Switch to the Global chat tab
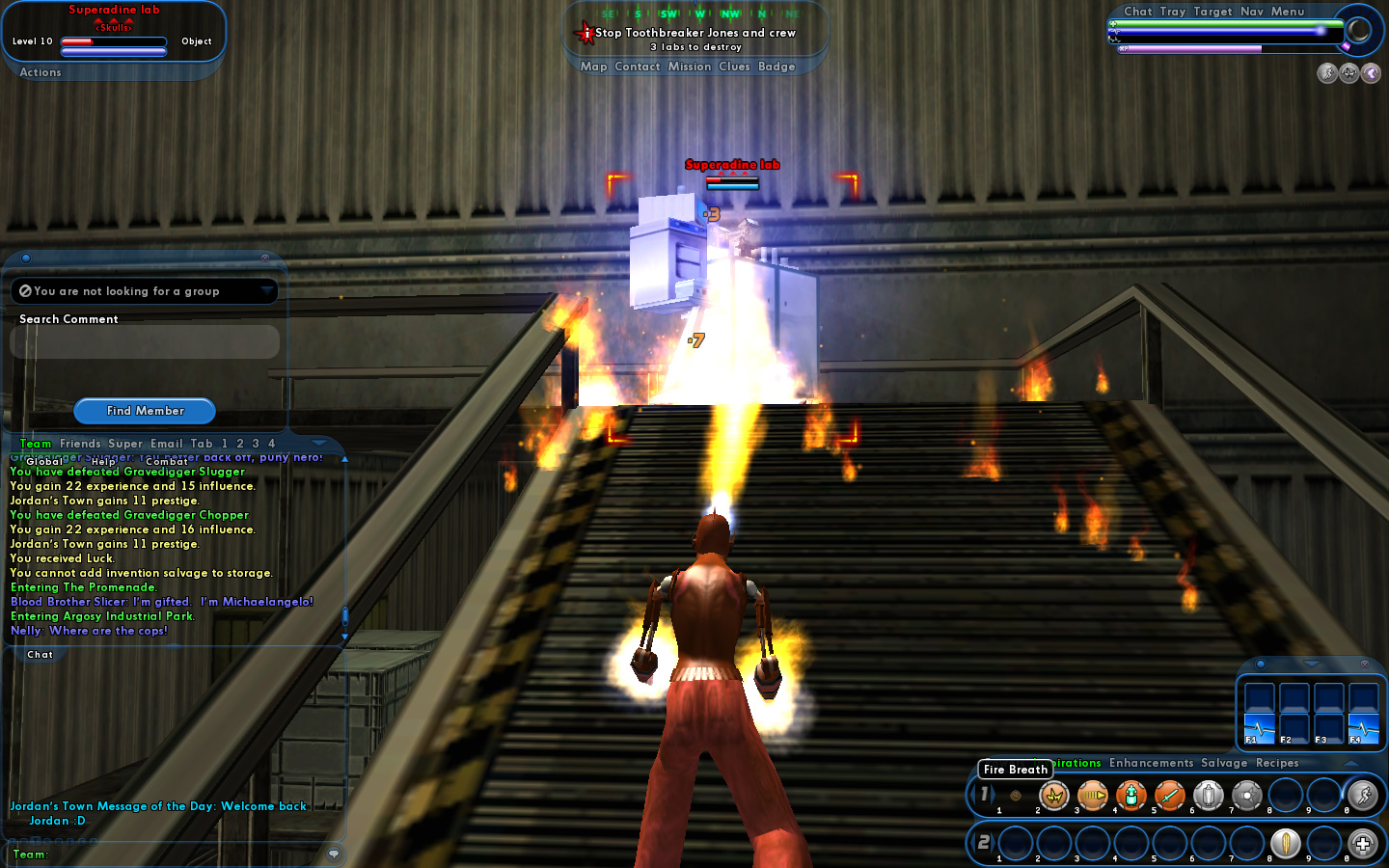The image size is (1389, 868). (44, 461)
